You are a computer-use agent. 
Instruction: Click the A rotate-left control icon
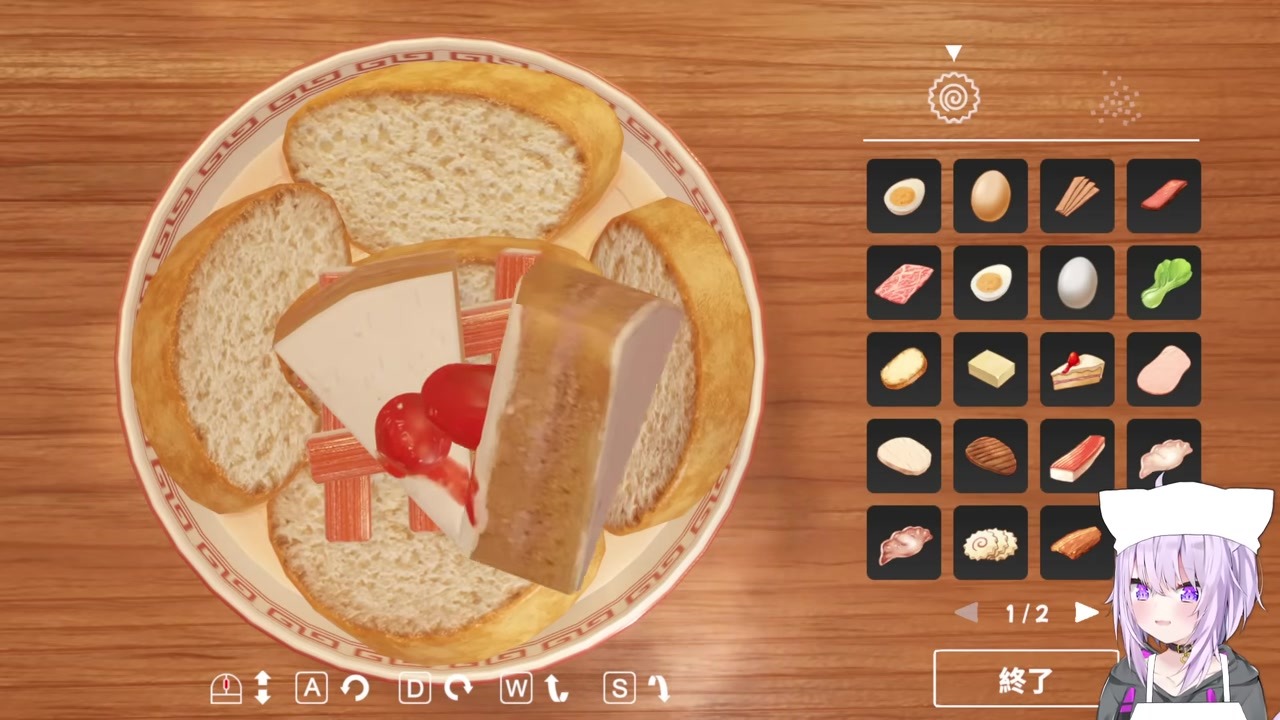(312, 688)
